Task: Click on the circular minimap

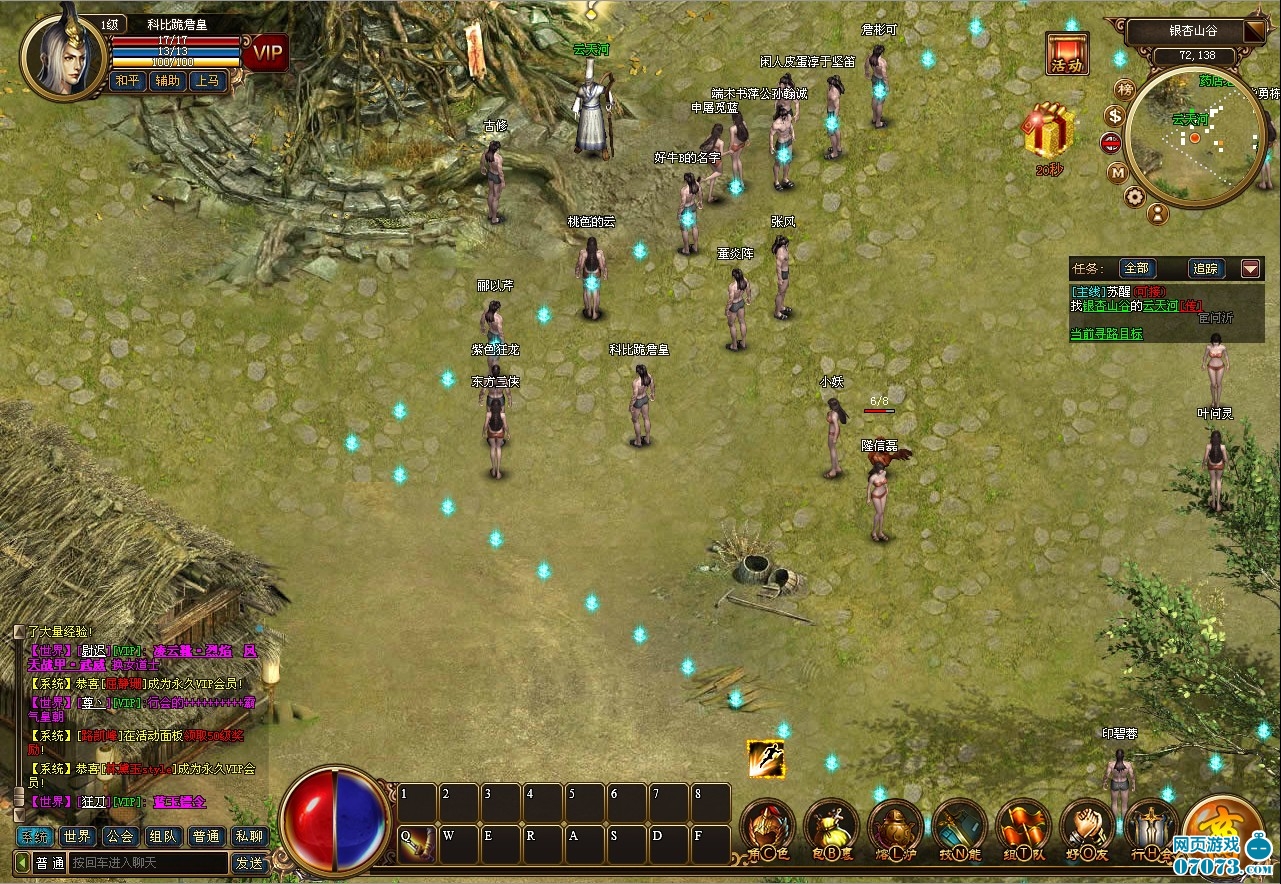Action: pos(1195,138)
